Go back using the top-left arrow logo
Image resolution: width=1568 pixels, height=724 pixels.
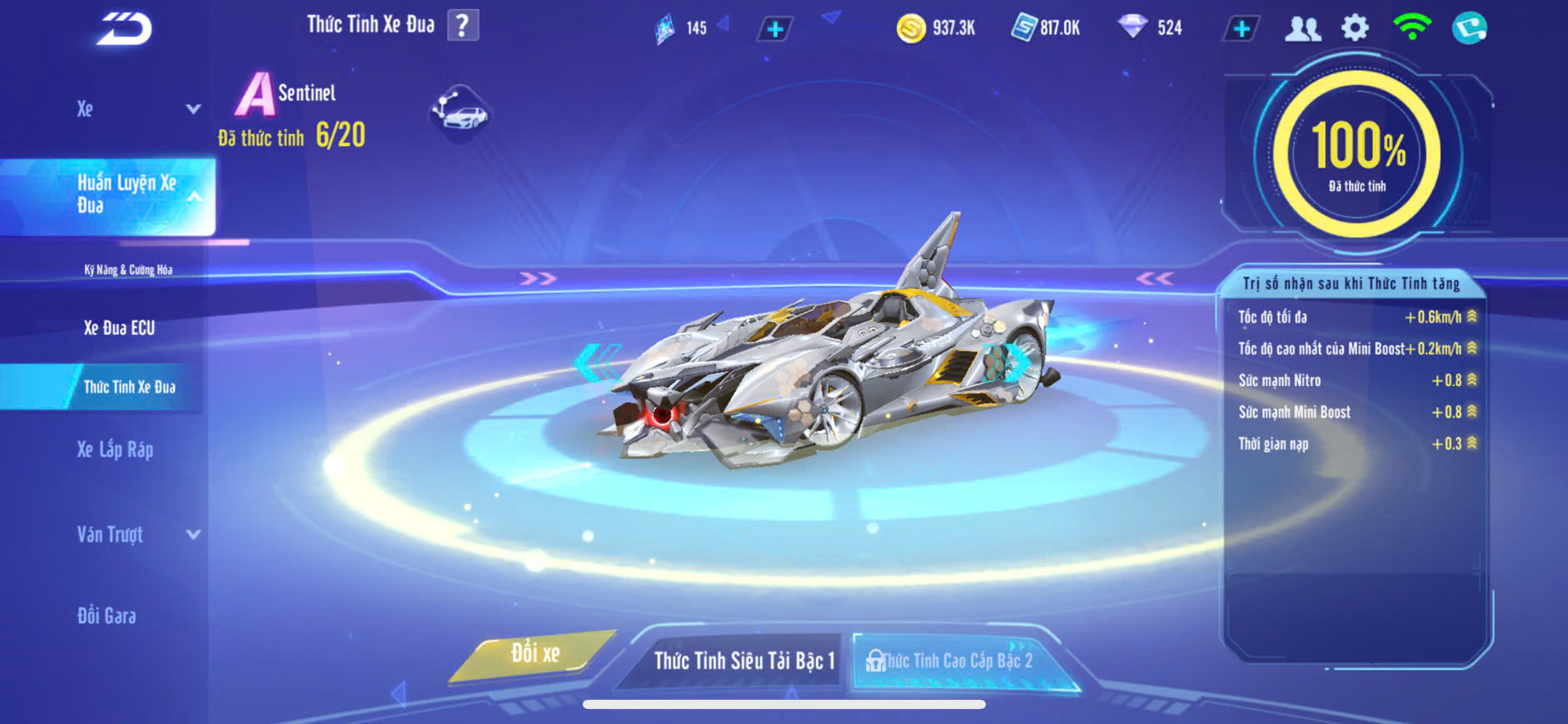click(125, 30)
